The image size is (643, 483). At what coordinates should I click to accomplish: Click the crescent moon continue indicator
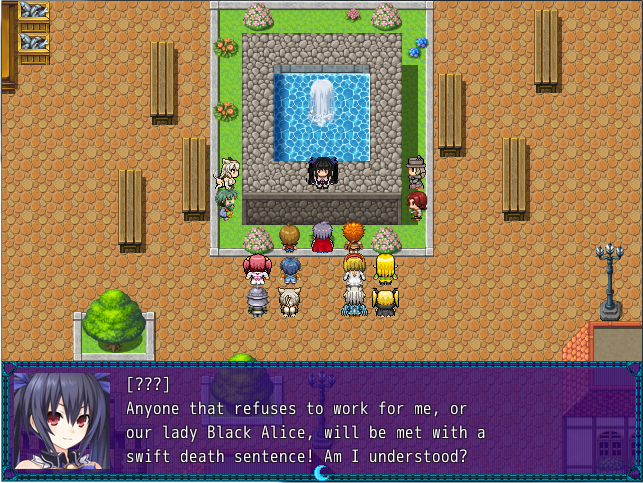coord(321,471)
